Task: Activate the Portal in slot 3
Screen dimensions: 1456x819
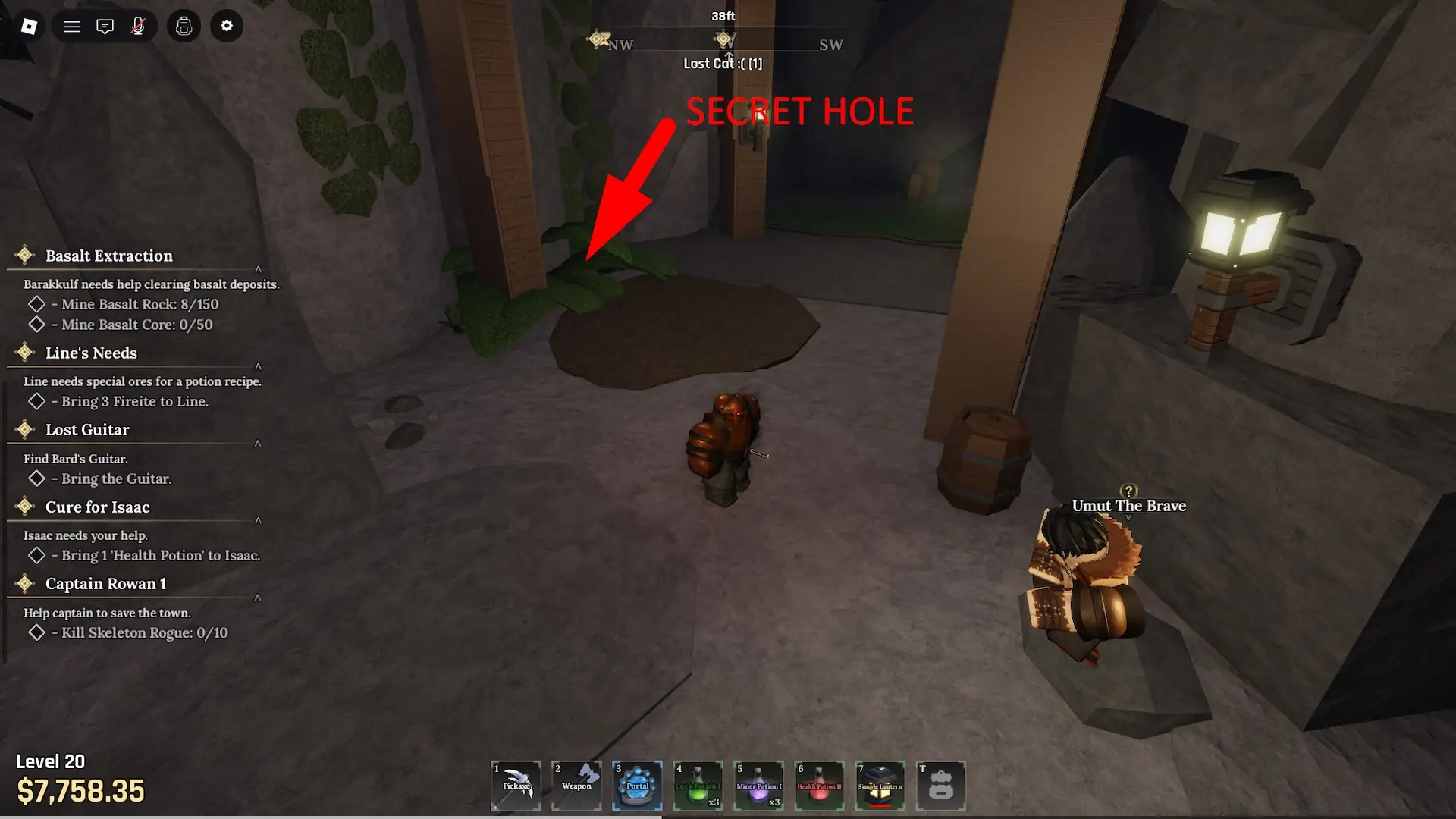Action: tap(637, 786)
